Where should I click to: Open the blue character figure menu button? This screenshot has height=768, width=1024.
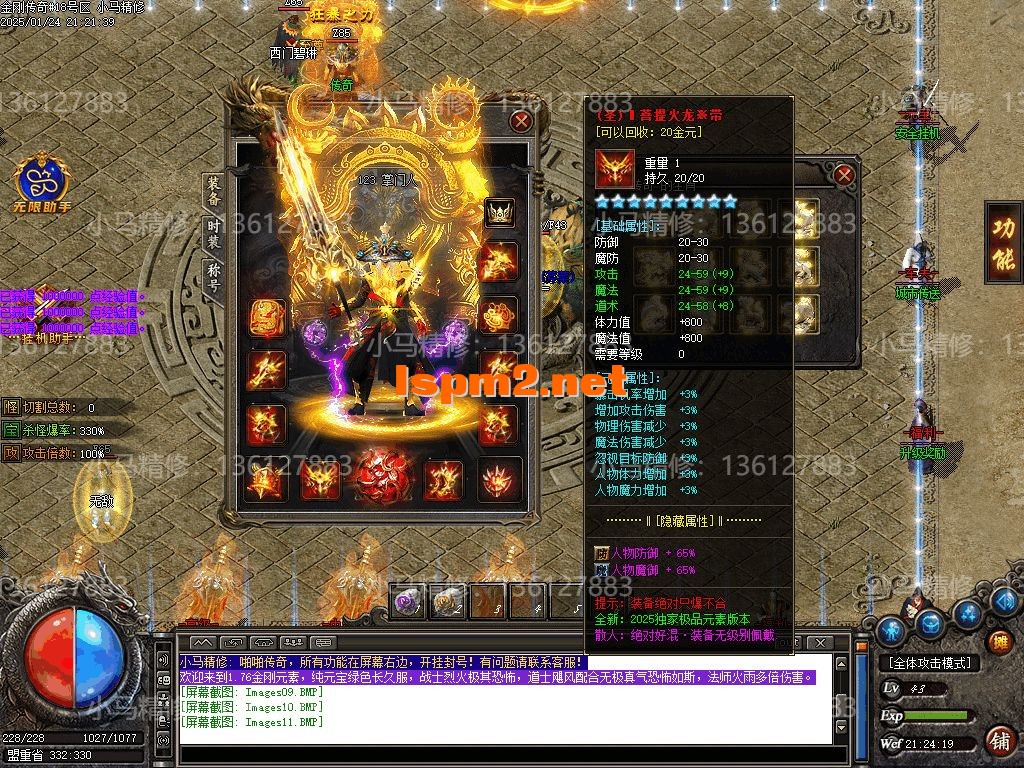coord(891,629)
